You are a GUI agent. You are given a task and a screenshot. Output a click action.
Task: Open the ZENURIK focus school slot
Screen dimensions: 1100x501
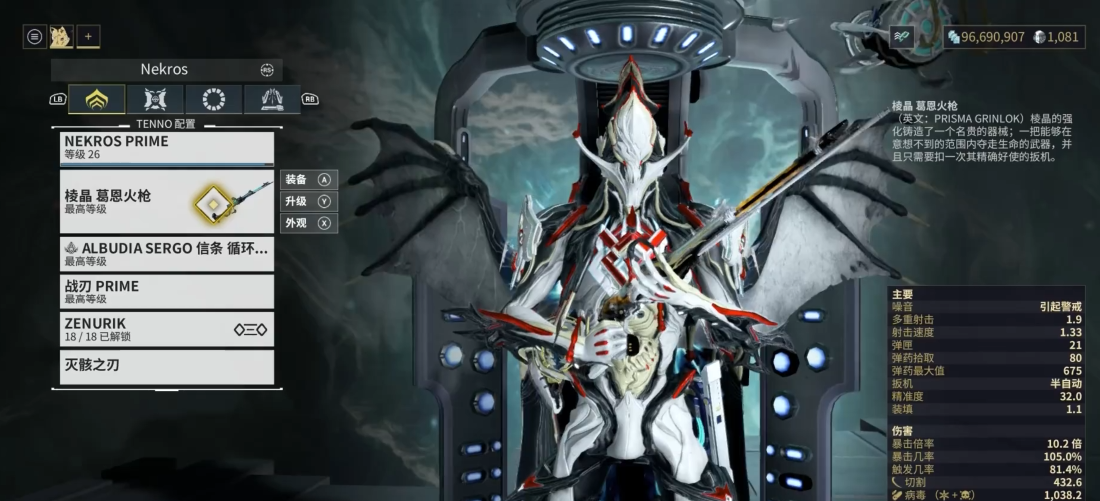(x=166, y=329)
